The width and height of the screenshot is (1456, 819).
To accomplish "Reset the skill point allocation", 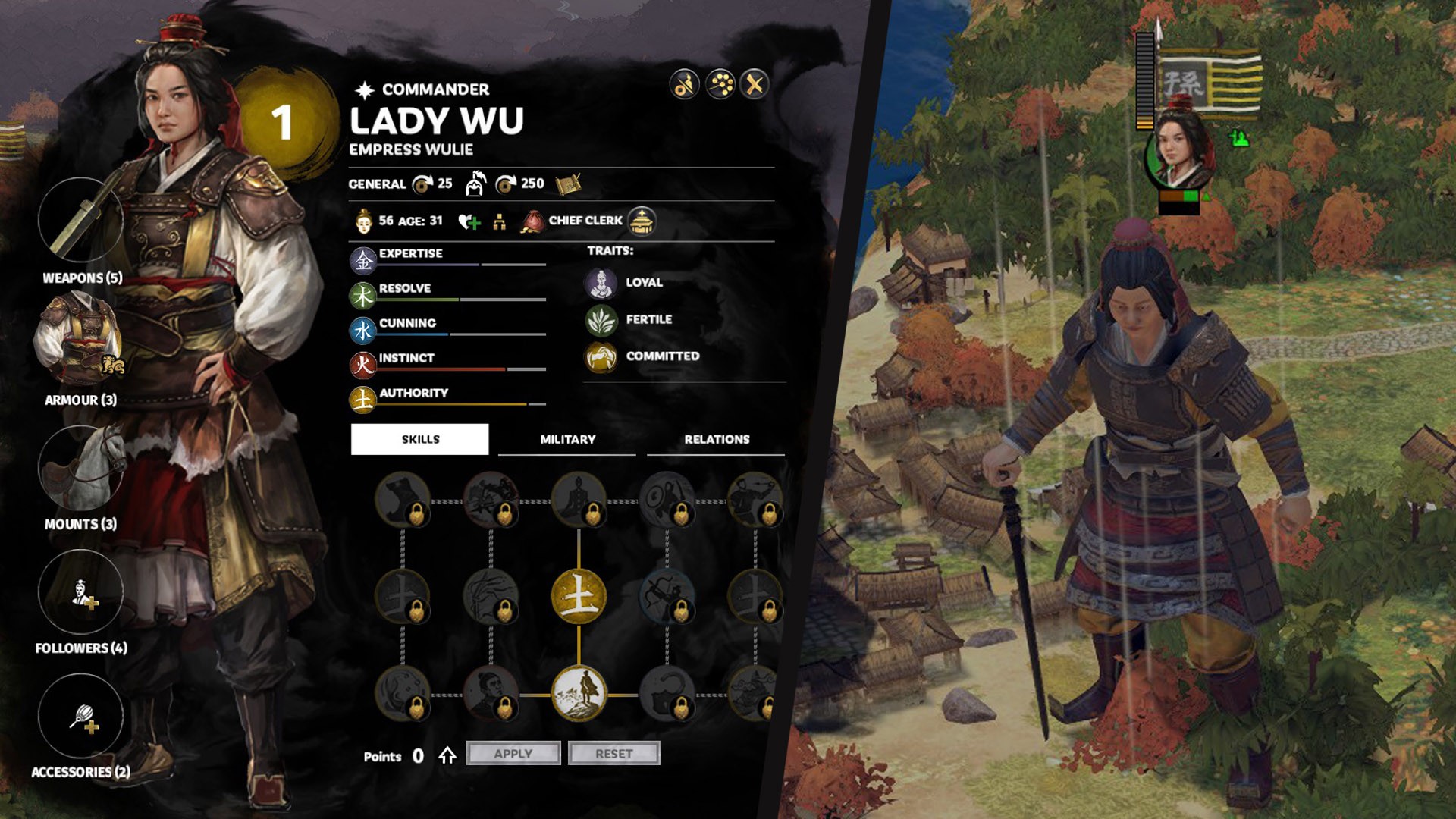I will coord(613,753).
